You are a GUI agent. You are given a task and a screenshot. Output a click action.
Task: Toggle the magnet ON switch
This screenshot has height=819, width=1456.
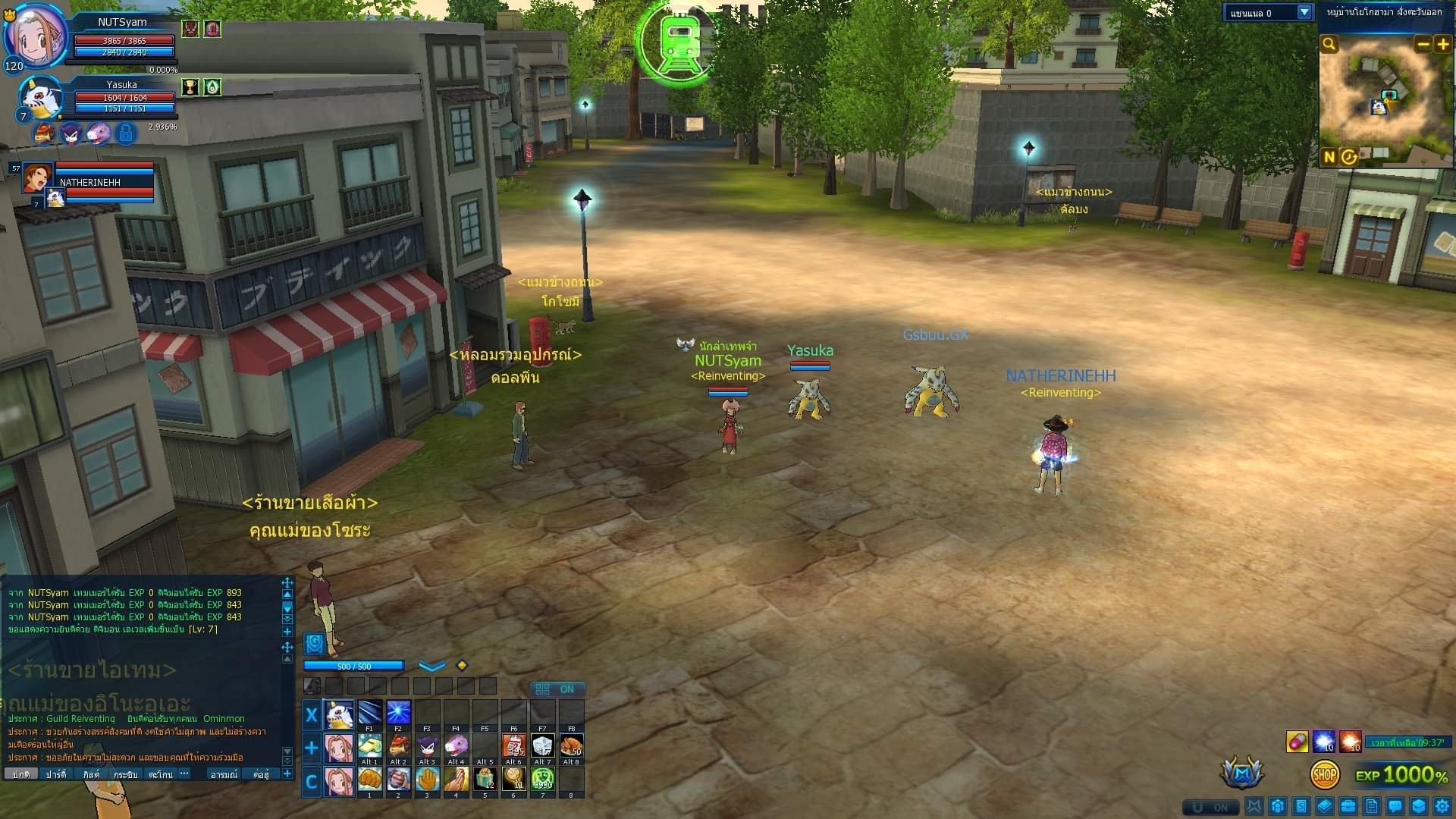[x=1211, y=807]
